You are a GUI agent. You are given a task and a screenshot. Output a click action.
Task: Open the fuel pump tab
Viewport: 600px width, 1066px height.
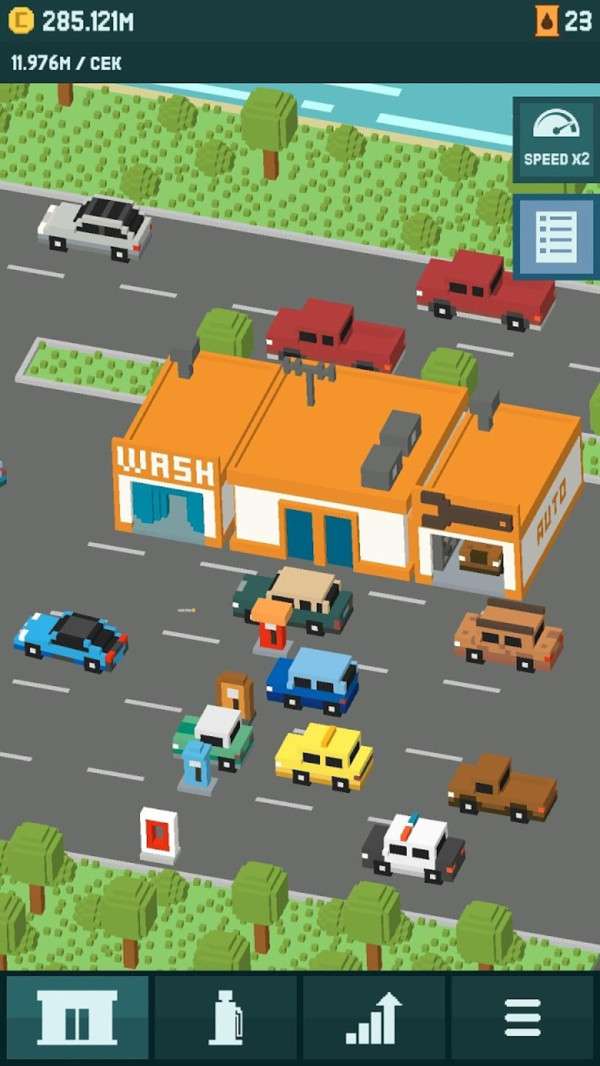pos(226,1017)
